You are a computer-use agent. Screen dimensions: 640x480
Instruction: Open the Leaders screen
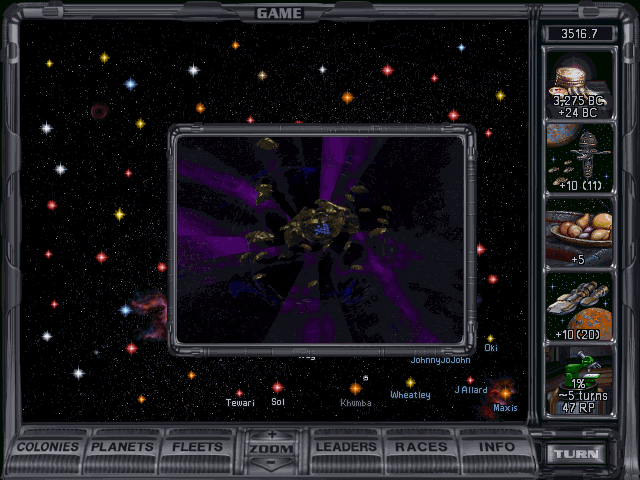click(x=346, y=447)
